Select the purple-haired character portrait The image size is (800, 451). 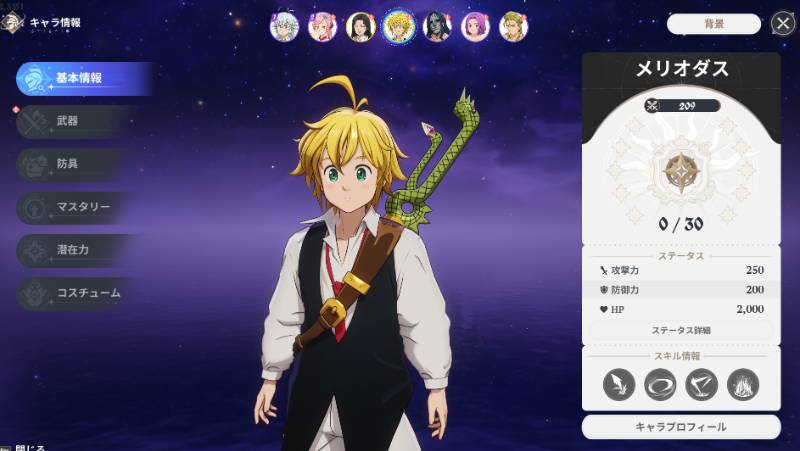tap(476, 27)
